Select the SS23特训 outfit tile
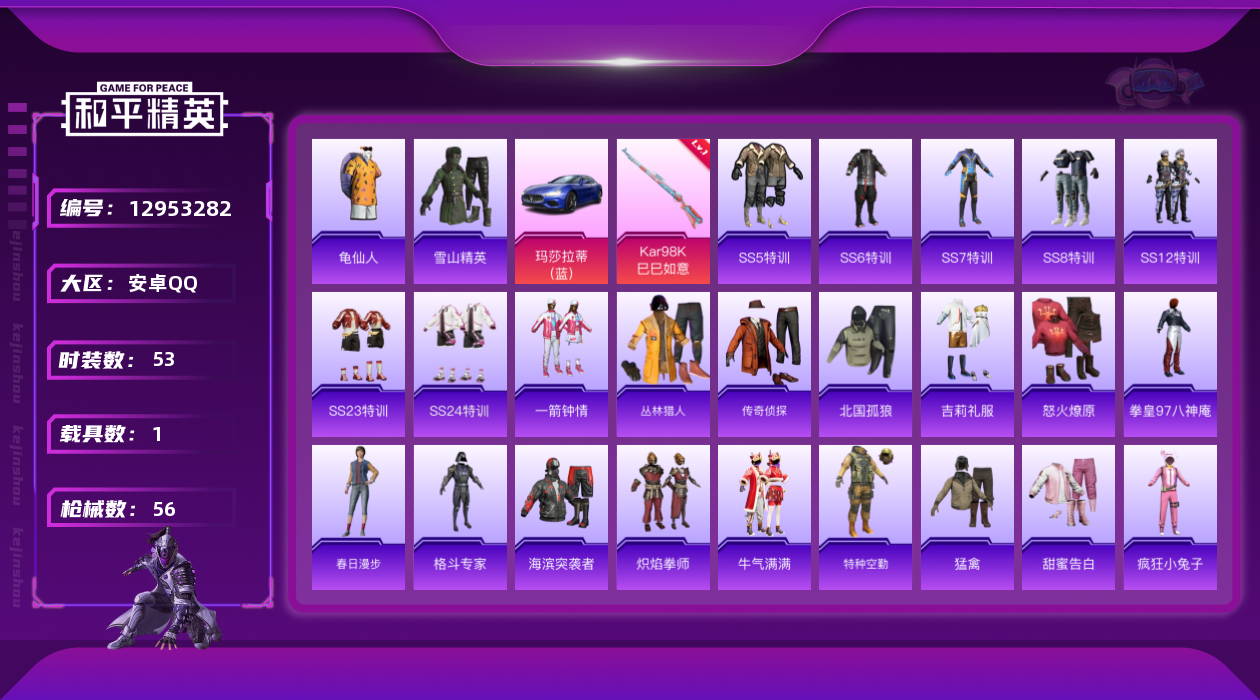 (358, 364)
